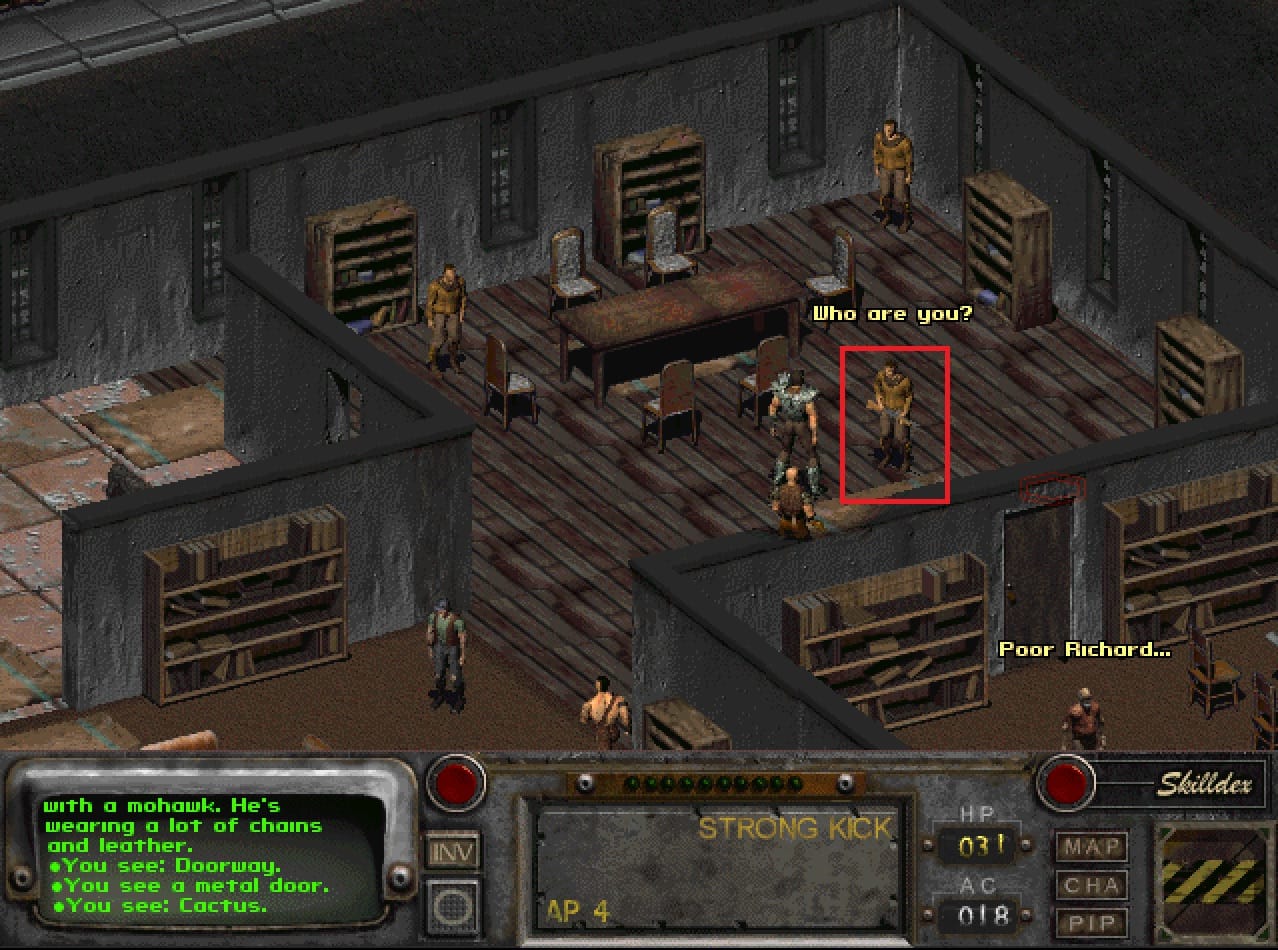Open the inventory with the INV button

[x=453, y=852]
